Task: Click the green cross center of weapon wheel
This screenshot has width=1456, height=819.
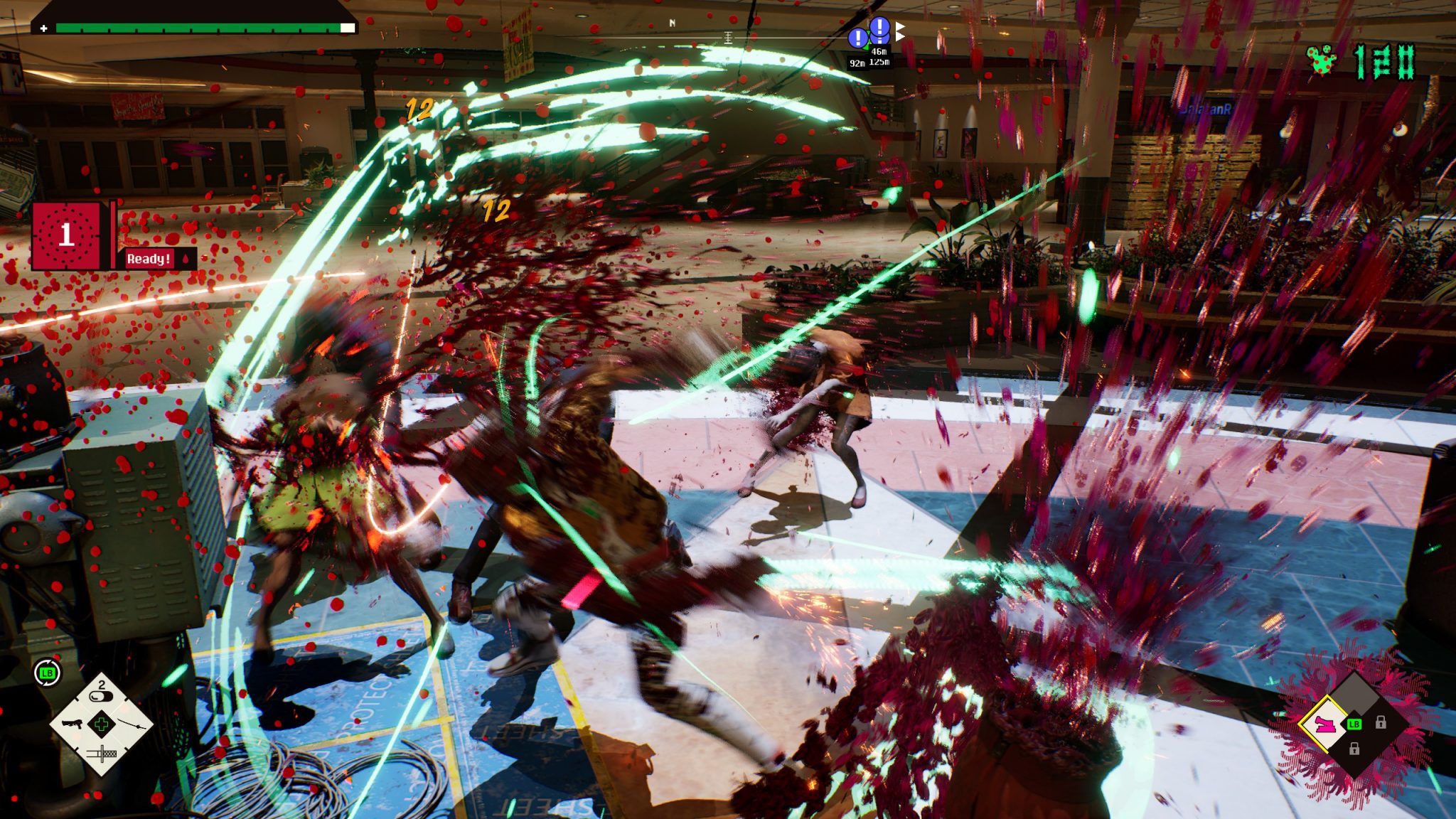Action: click(x=102, y=724)
